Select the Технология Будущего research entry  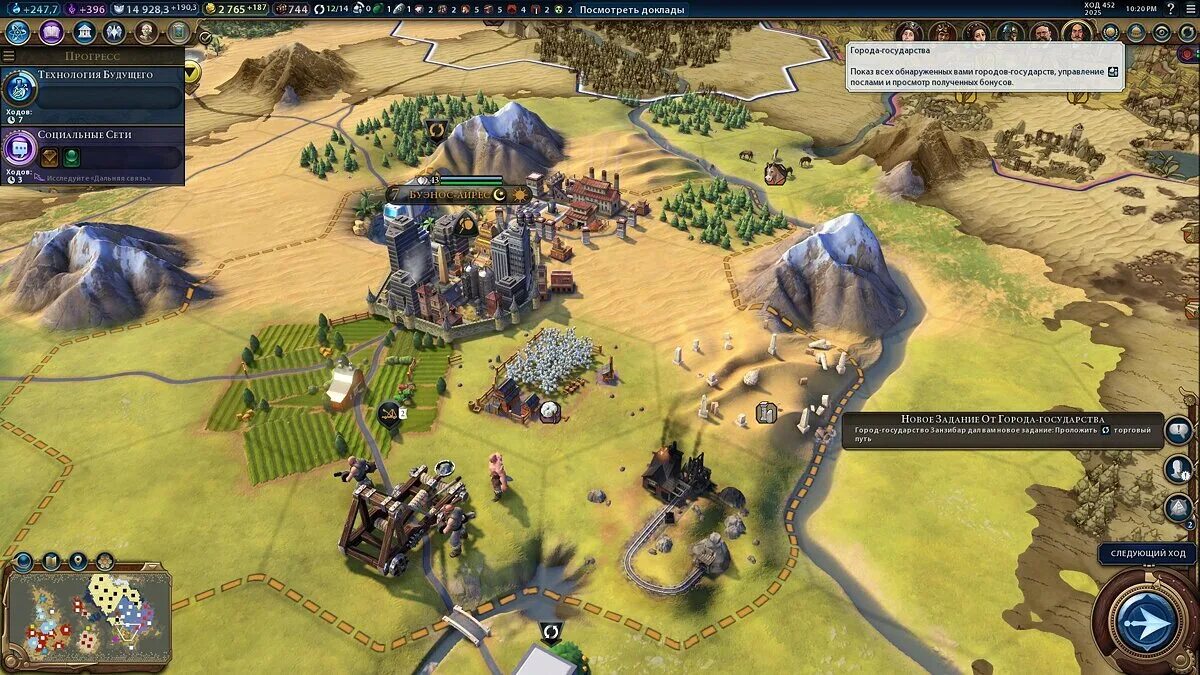[93, 89]
